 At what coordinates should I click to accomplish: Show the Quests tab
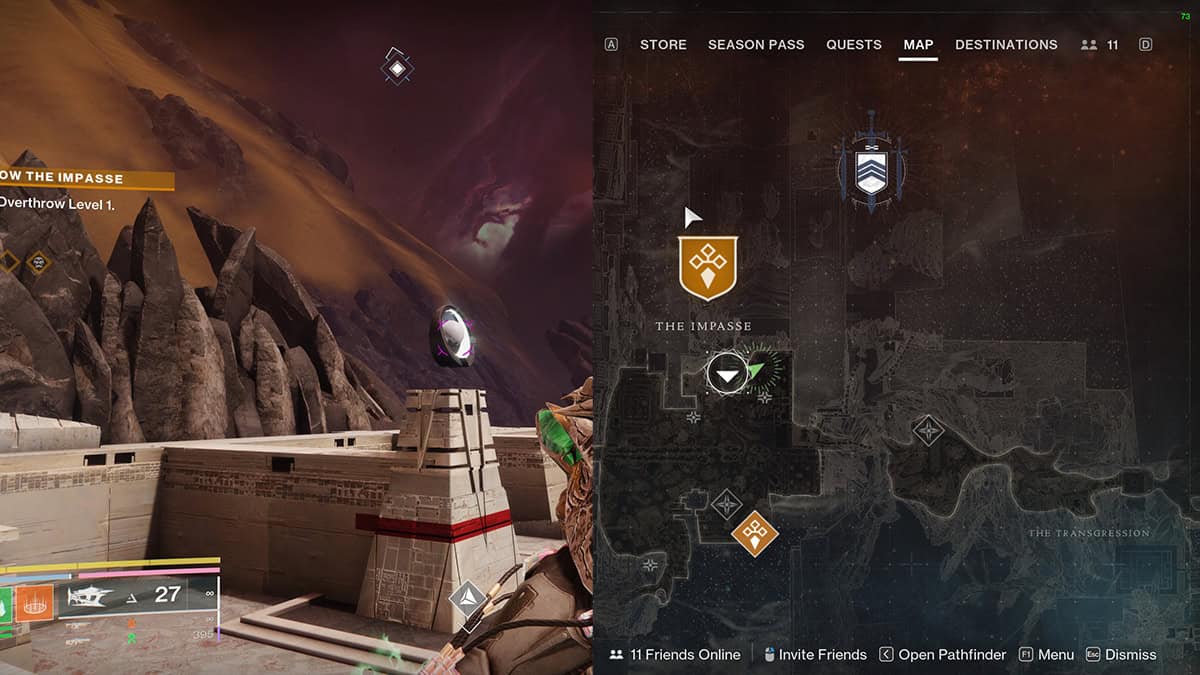853,45
